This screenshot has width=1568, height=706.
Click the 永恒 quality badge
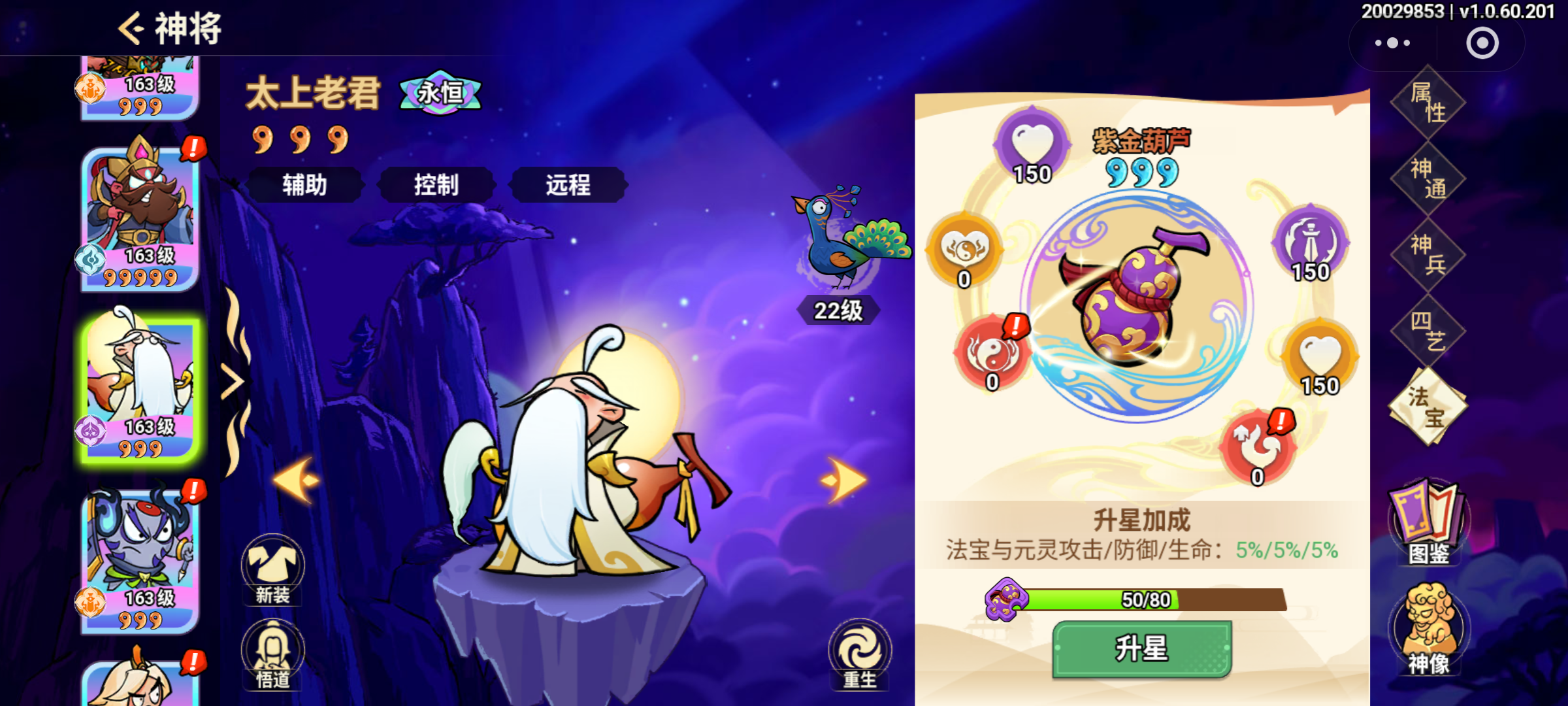coord(439,93)
